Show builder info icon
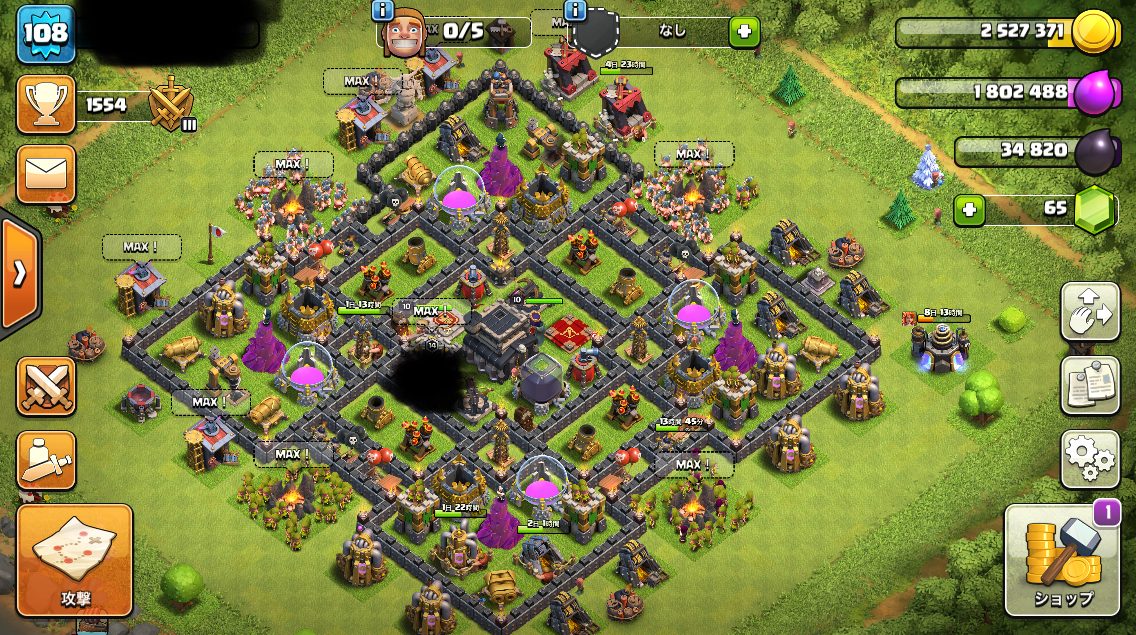 [x=382, y=11]
